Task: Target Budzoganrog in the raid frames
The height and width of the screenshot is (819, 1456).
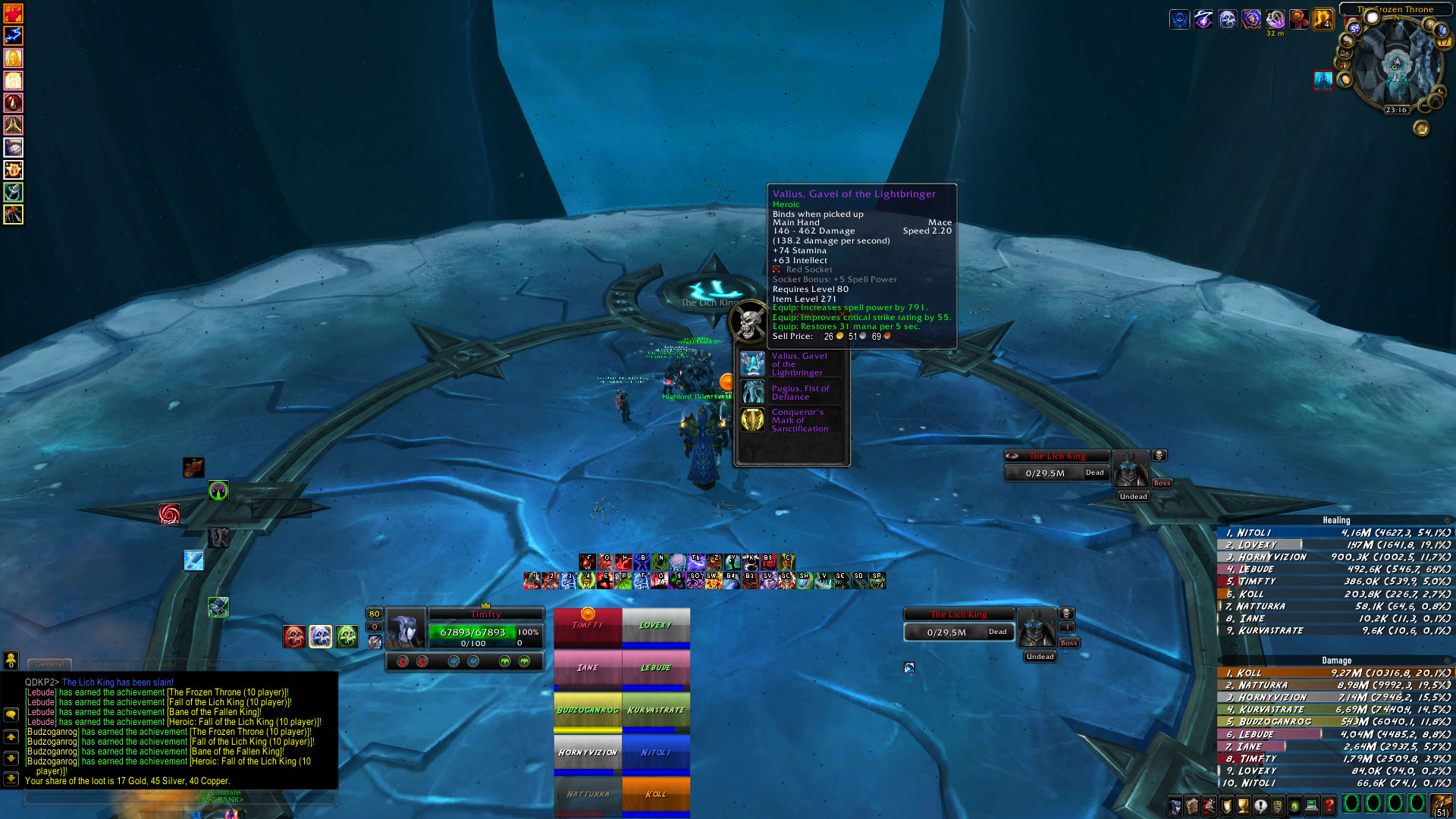Action: (588, 711)
